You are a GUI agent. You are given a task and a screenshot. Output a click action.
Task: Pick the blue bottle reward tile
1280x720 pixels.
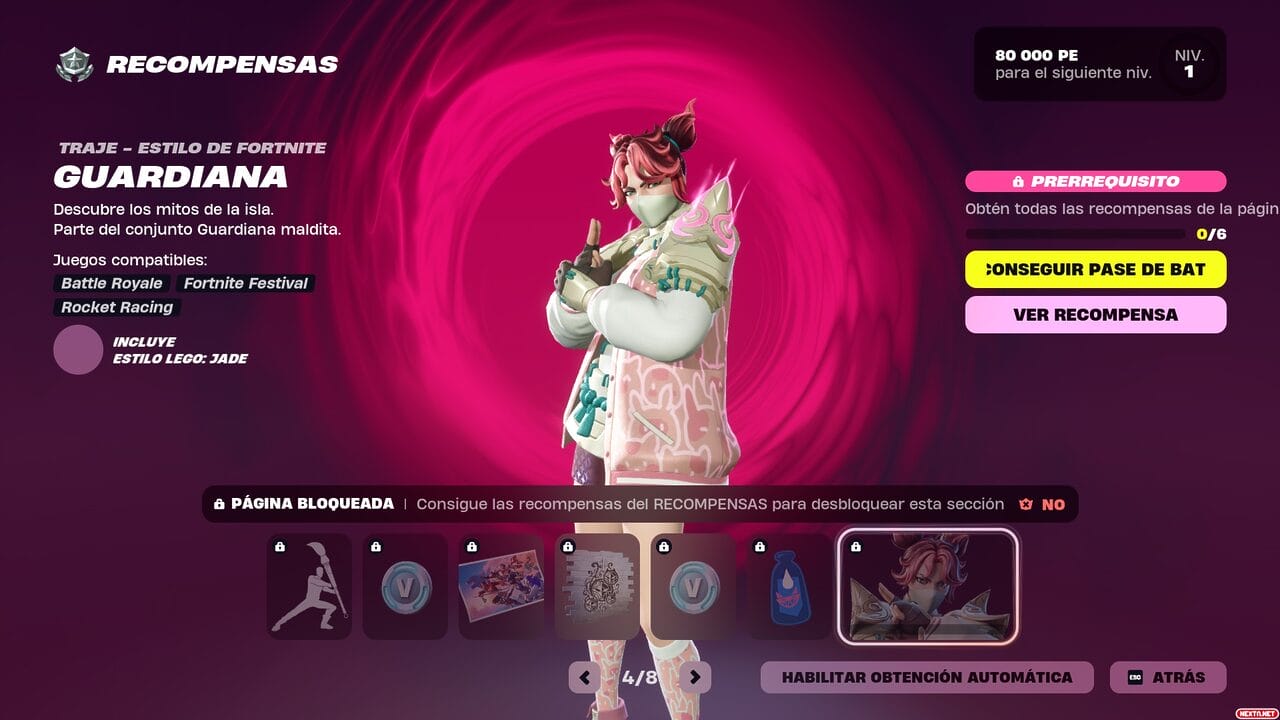(x=789, y=586)
